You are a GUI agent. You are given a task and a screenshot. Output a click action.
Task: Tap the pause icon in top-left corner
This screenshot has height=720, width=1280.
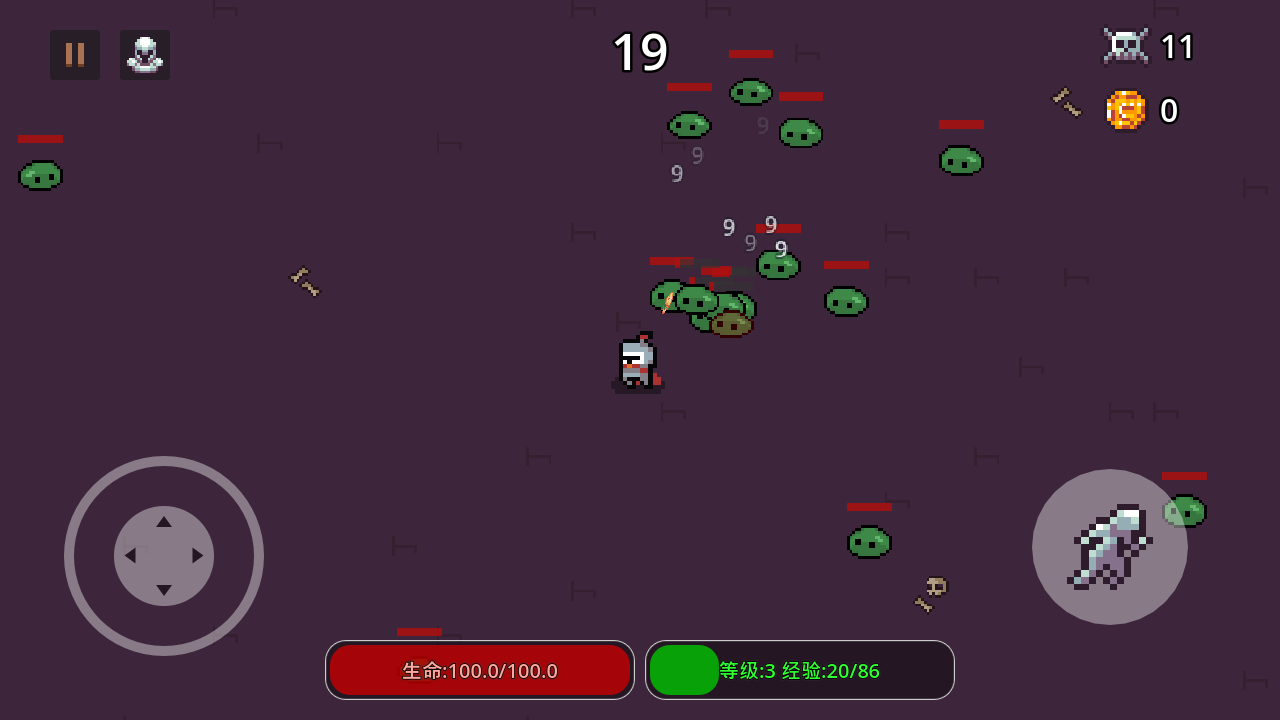[x=75, y=54]
